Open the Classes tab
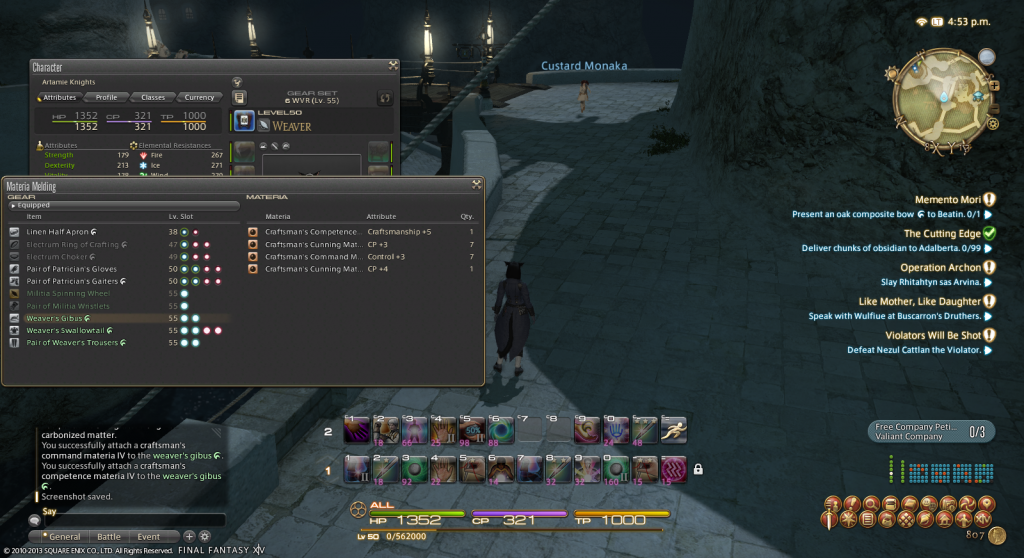Image resolution: width=1024 pixels, height=558 pixels. [152, 97]
